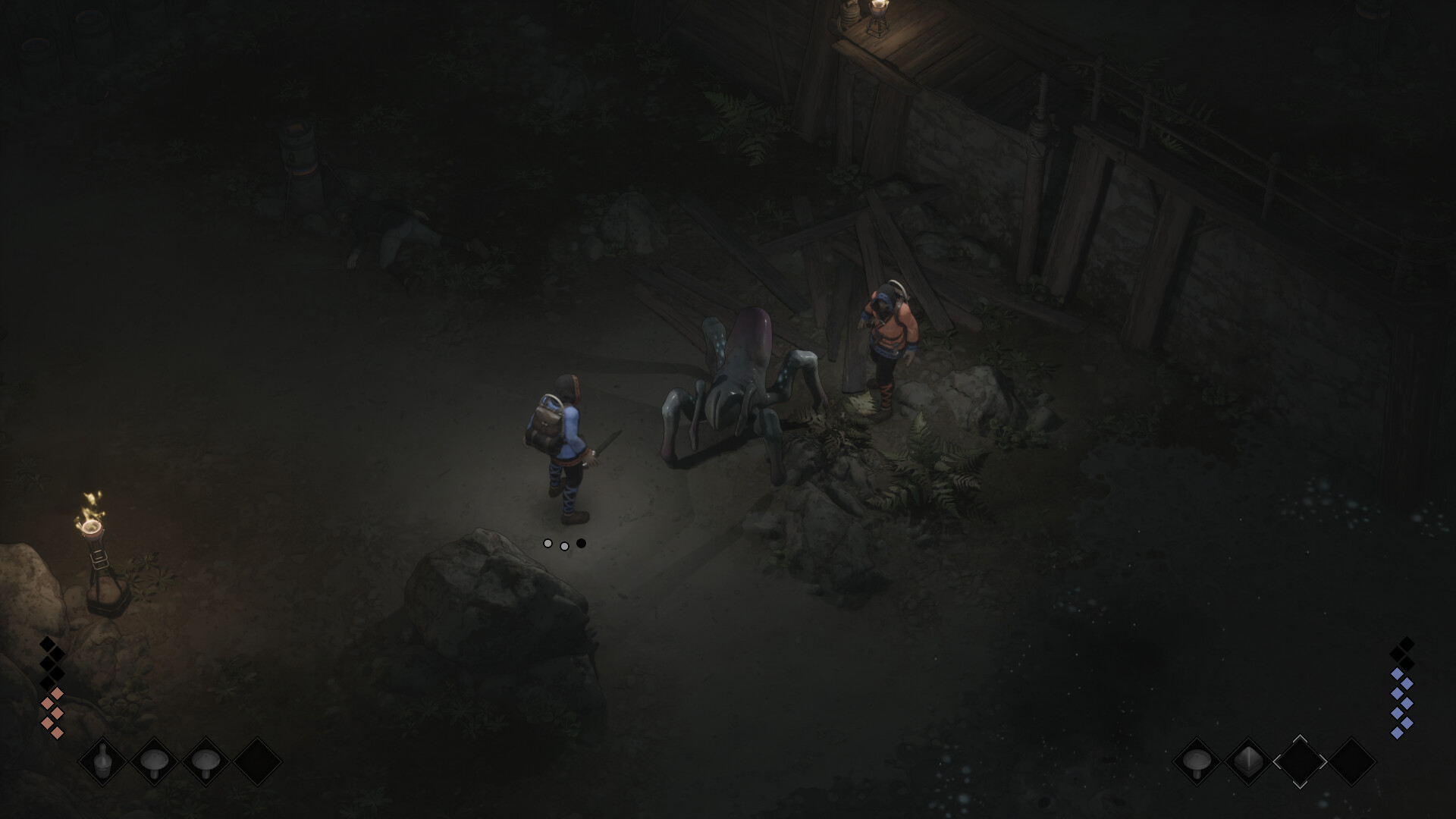Image resolution: width=1456 pixels, height=819 pixels.
Task: Select the whetstone item in the right hotbar
Action: (1249, 763)
